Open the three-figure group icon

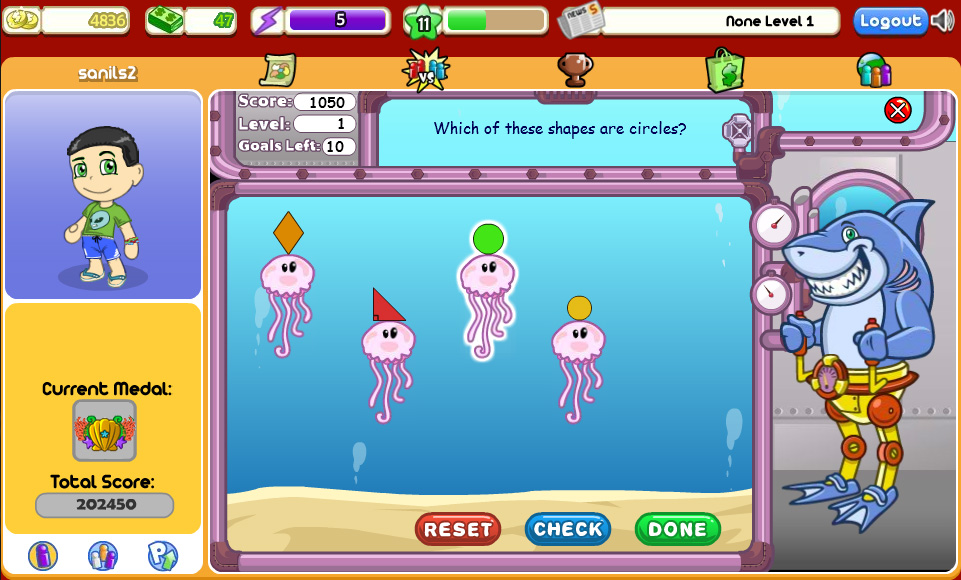pyautogui.click(x=103, y=555)
